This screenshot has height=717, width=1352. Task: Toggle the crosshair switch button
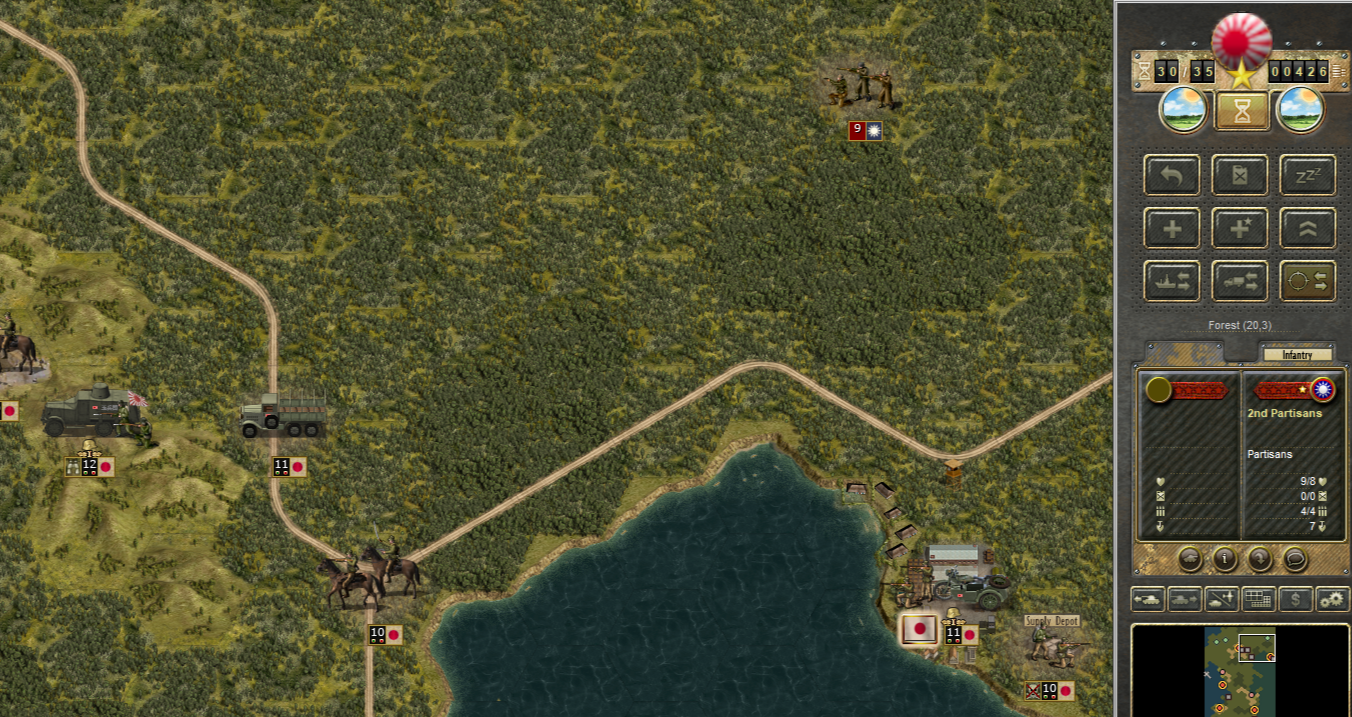(1308, 282)
